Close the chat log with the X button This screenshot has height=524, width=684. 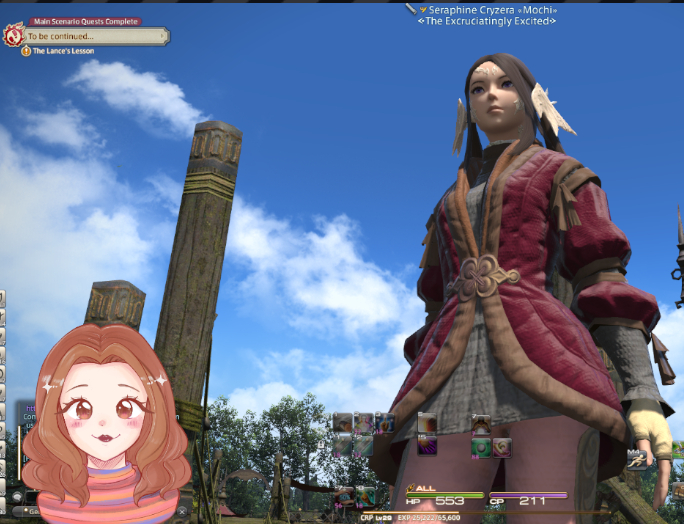[182, 511]
